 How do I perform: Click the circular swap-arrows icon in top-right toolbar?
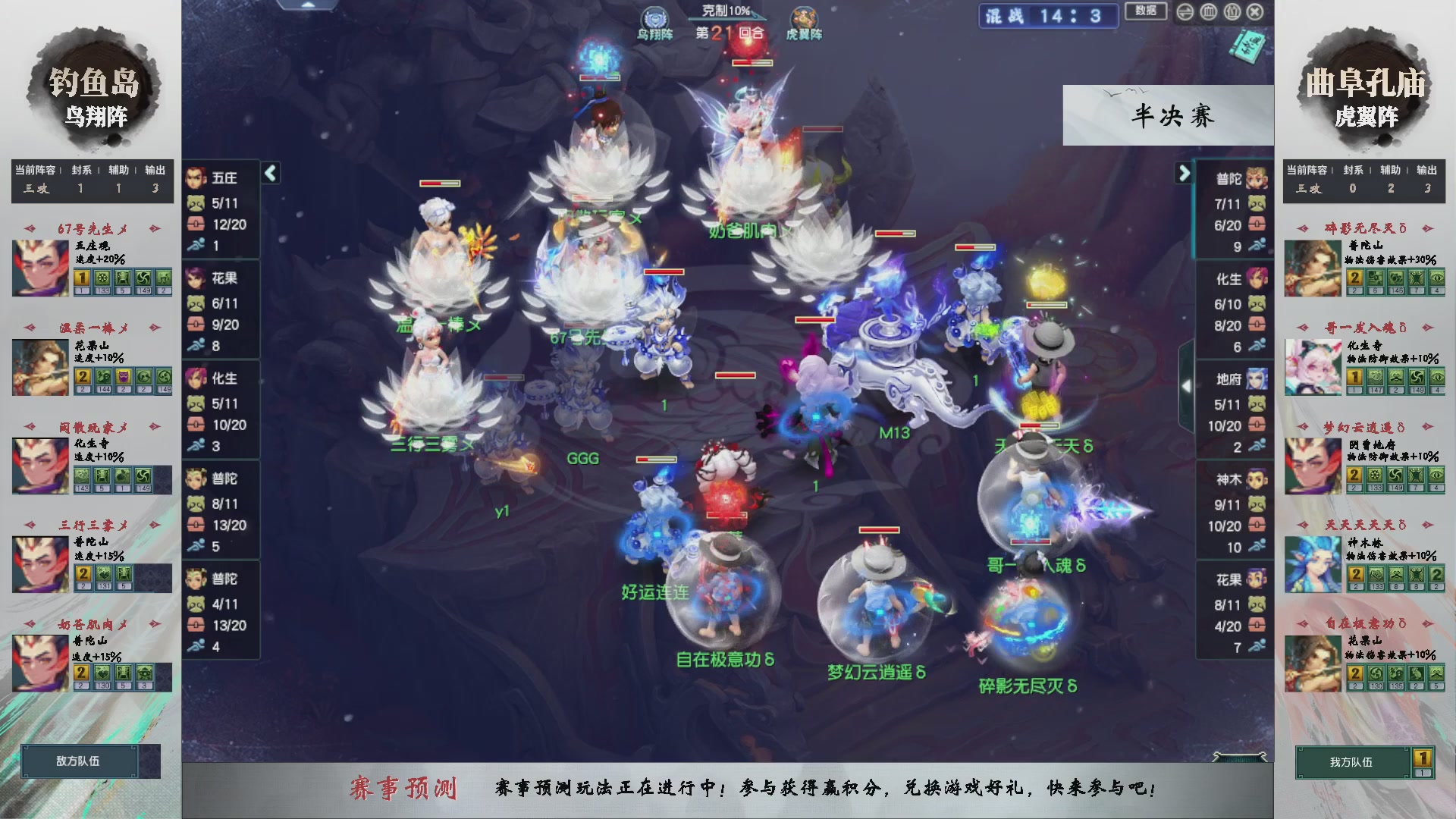coord(1185,12)
